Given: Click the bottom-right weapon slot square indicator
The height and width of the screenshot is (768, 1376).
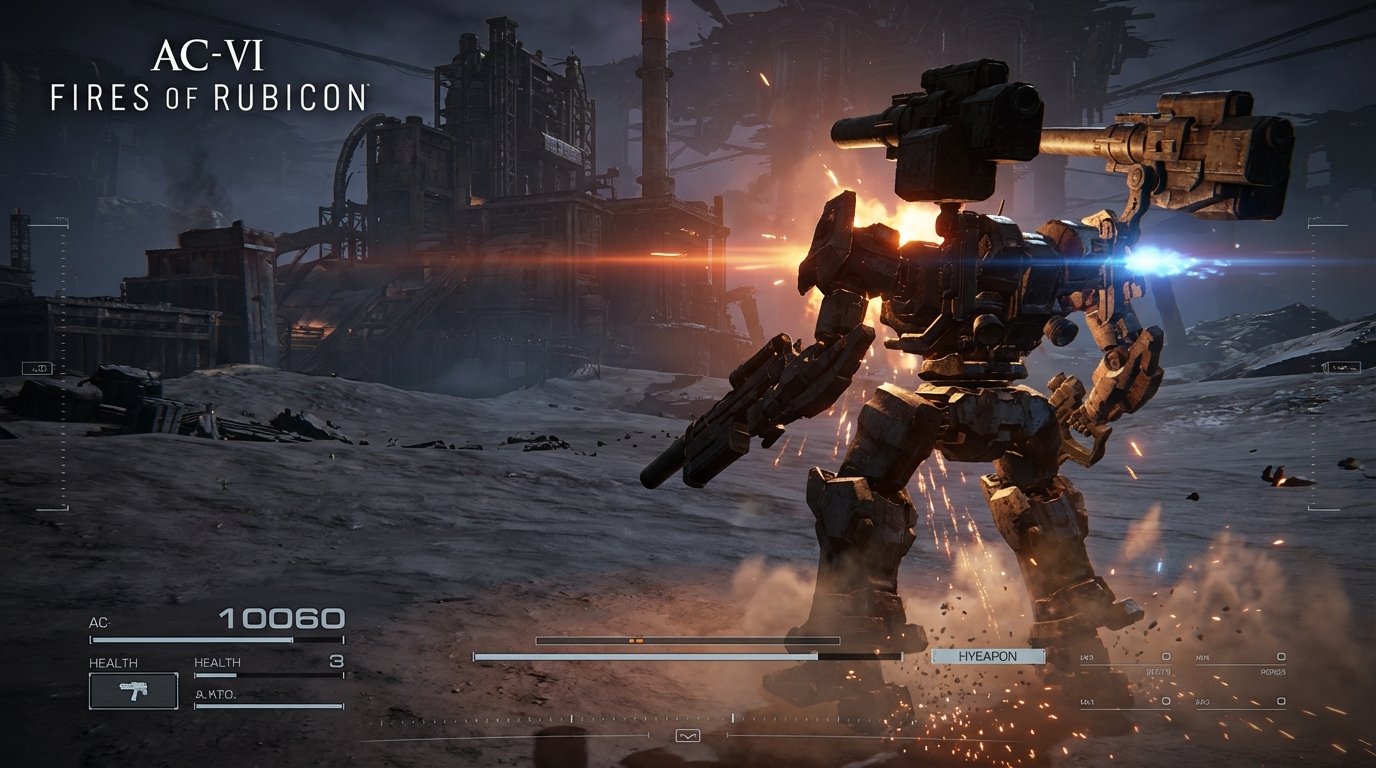Looking at the screenshot, I should tap(1281, 701).
